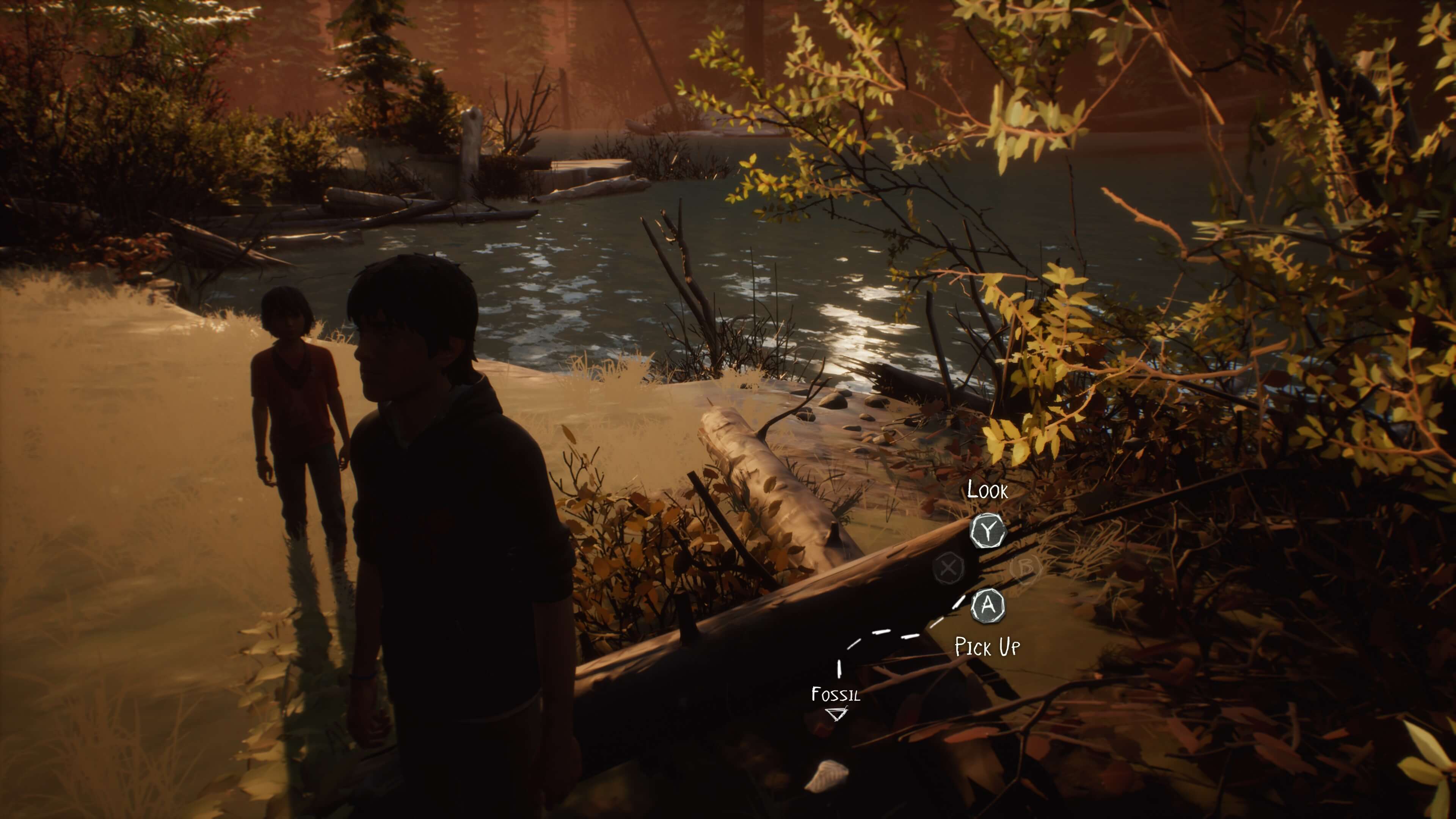Viewport: 1456px width, 819px height.
Task: Choose the Look action label
Action: [987, 490]
